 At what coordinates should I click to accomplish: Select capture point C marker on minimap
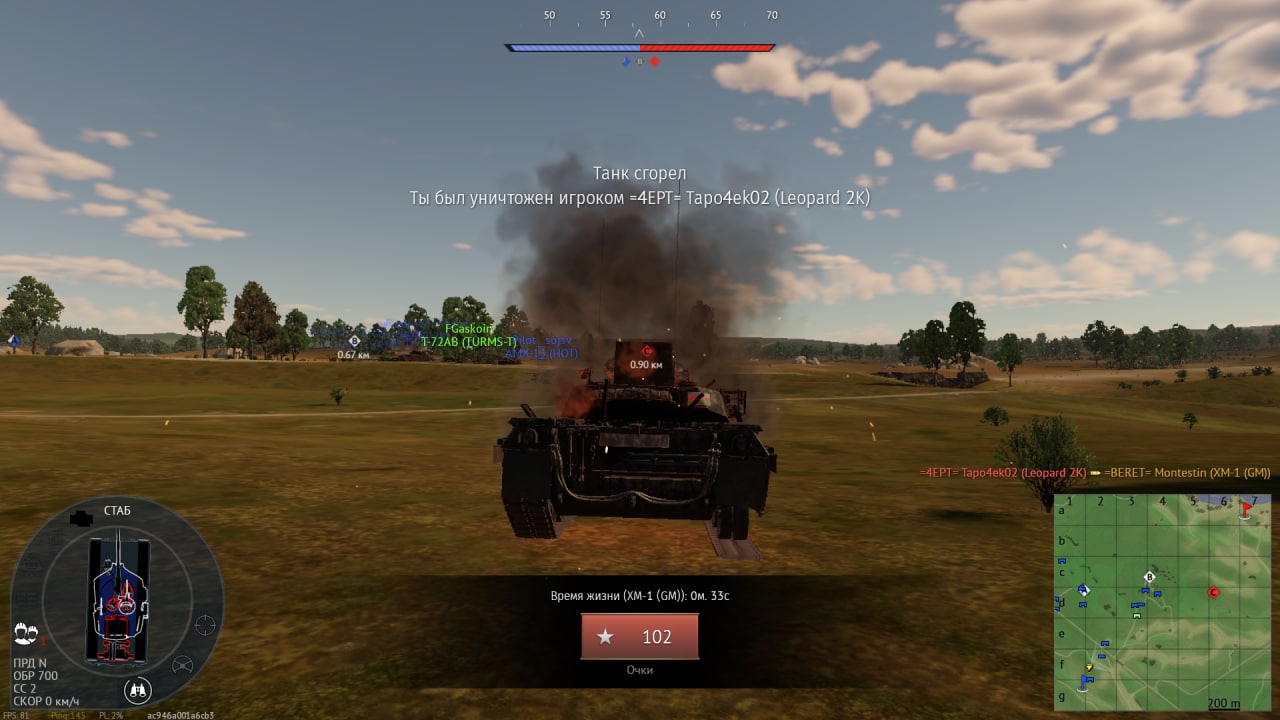pyautogui.click(x=1214, y=592)
